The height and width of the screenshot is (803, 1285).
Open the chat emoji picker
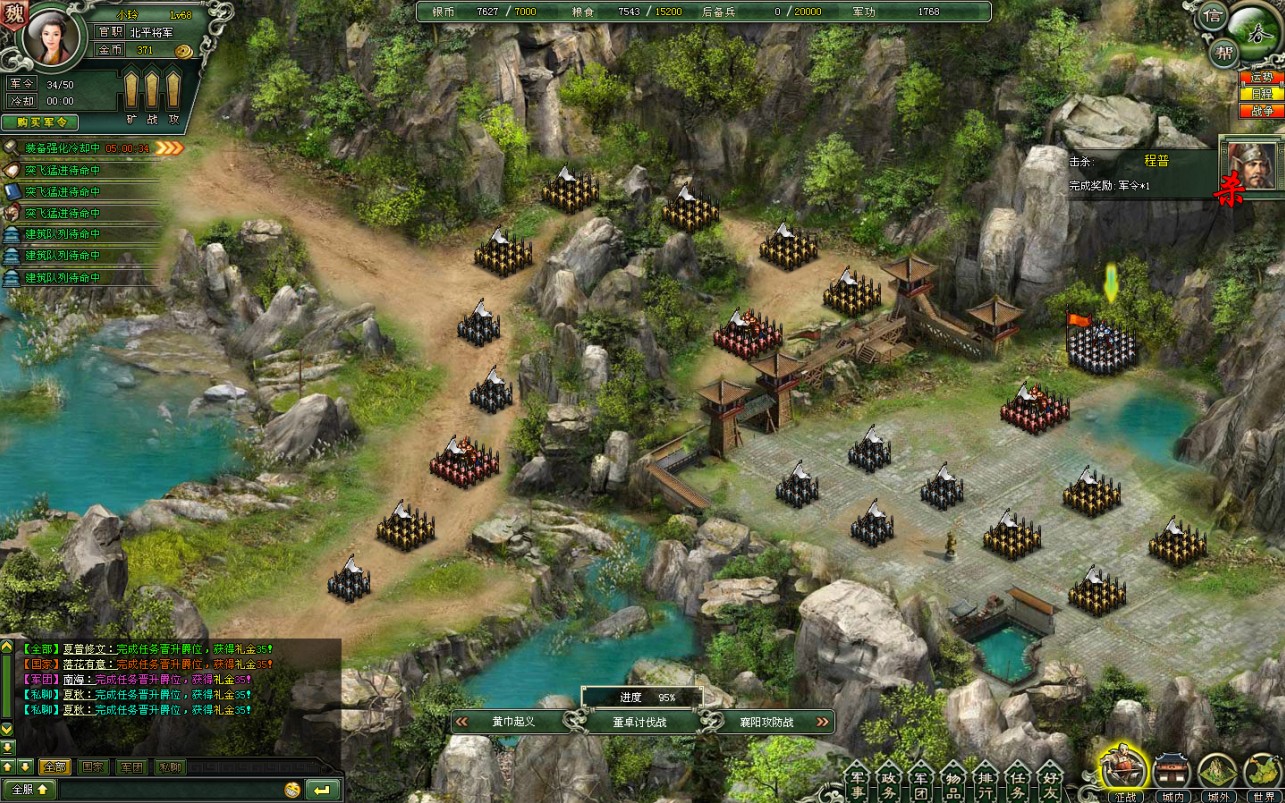pyautogui.click(x=292, y=789)
